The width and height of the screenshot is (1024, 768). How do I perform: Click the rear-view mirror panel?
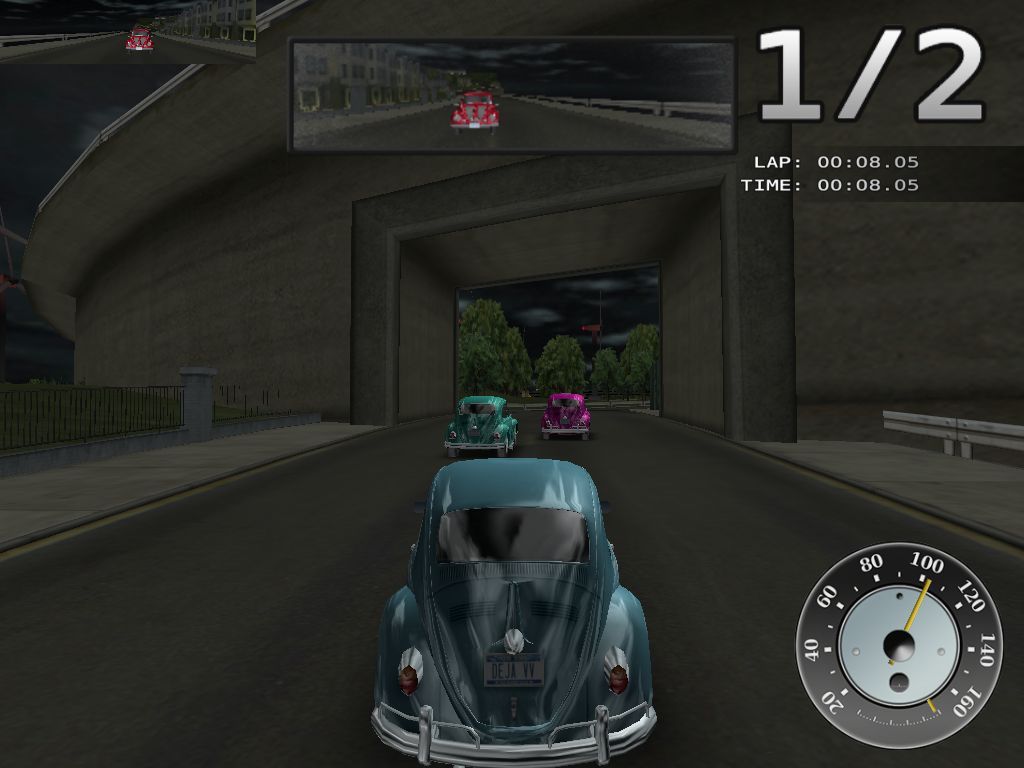coord(512,95)
